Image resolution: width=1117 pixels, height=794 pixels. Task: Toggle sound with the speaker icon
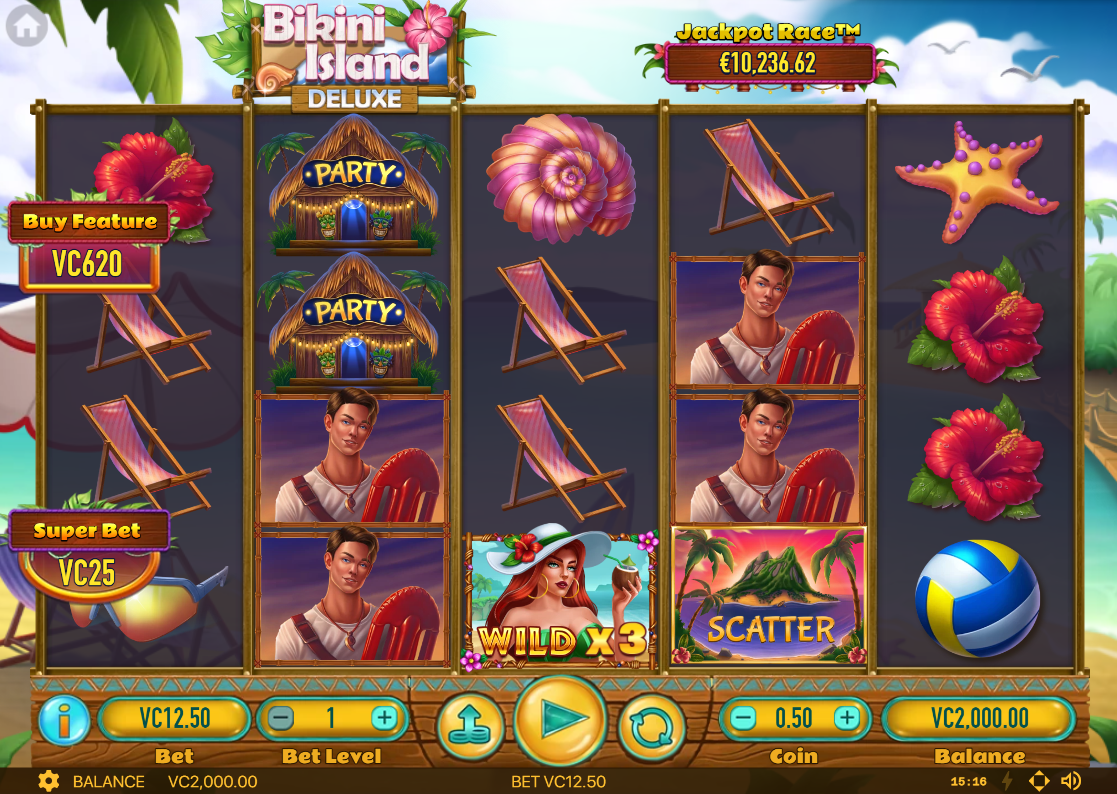click(x=1071, y=781)
